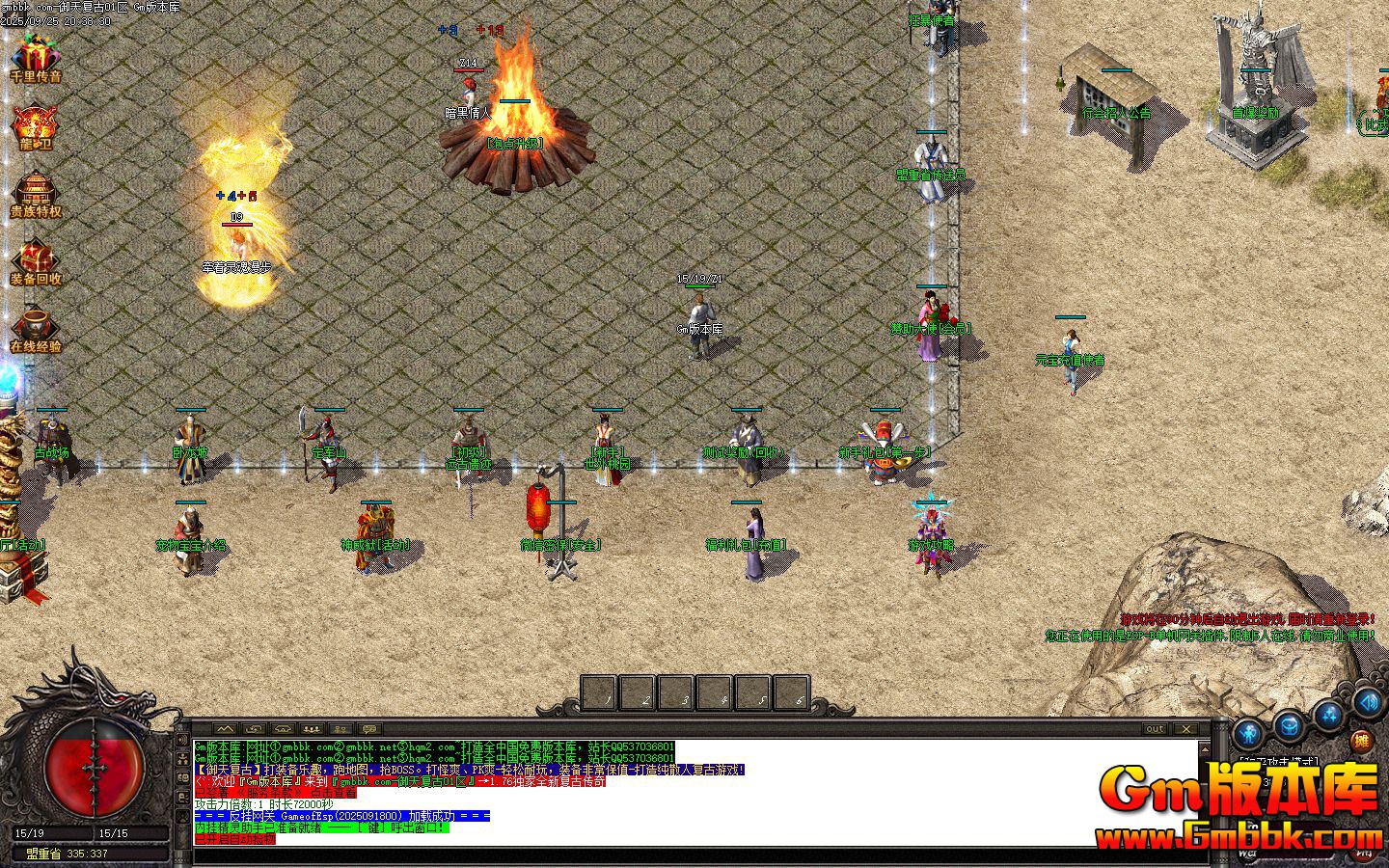Toggle the 摊 stall red button

(x=1361, y=741)
